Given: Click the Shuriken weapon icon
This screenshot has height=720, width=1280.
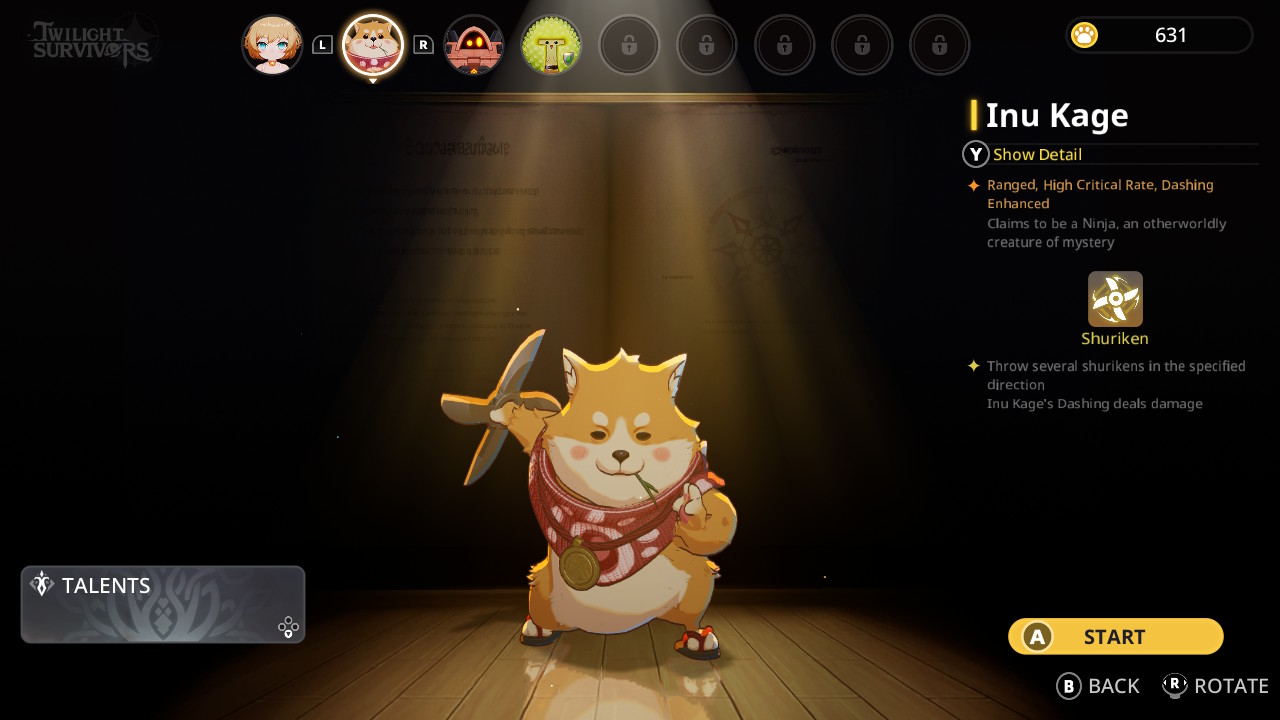Looking at the screenshot, I should point(1114,299).
